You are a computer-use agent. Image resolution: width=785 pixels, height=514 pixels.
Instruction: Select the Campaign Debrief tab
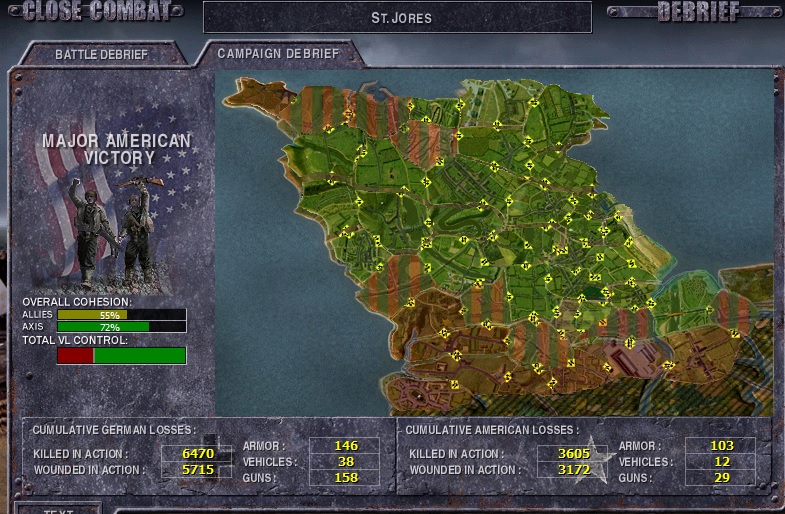click(277, 54)
